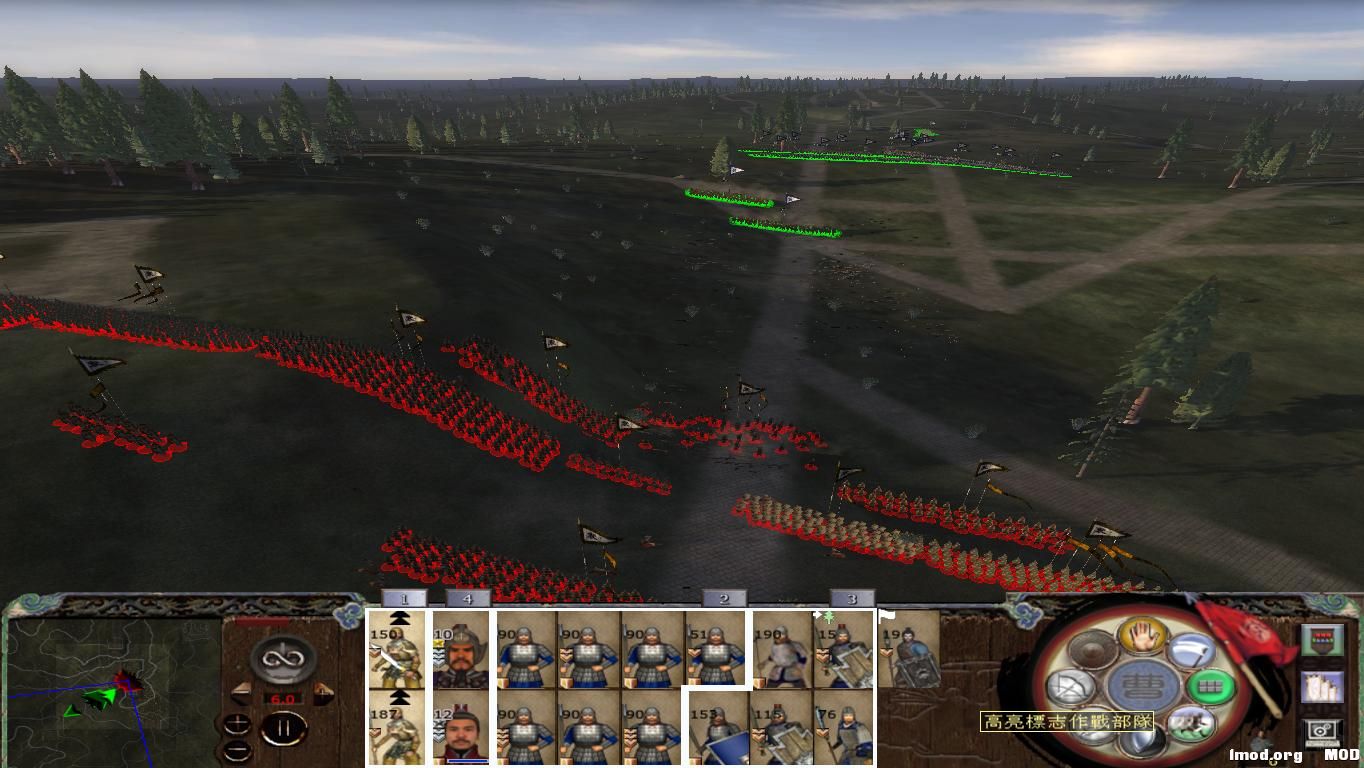Pause the battle with the pause button
The width and height of the screenshot is (1364, 768).
click(285, 729)
